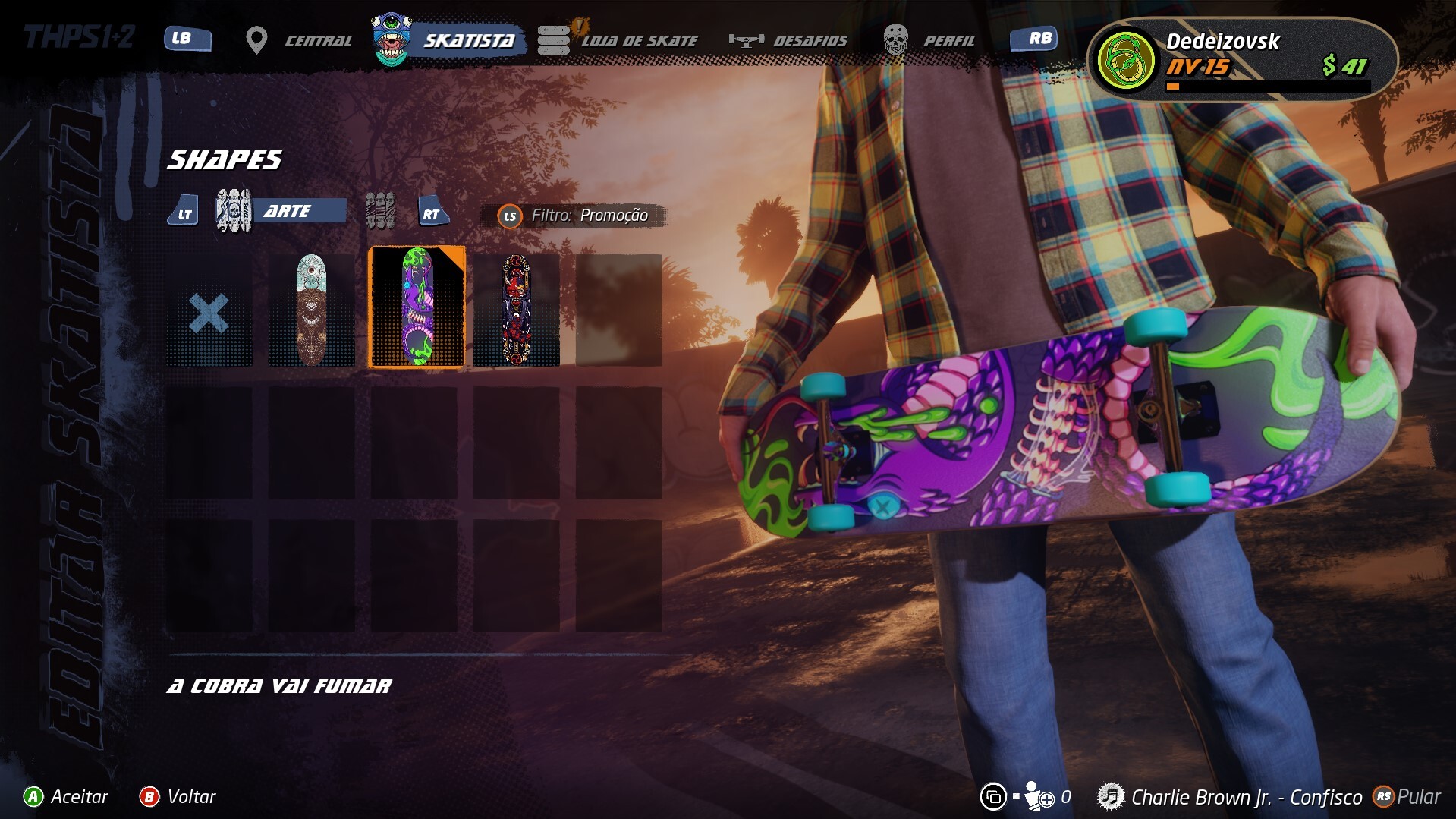Open the friends party icon
This screenshot has width=1456, height=819.
(x=1038, y=796)
